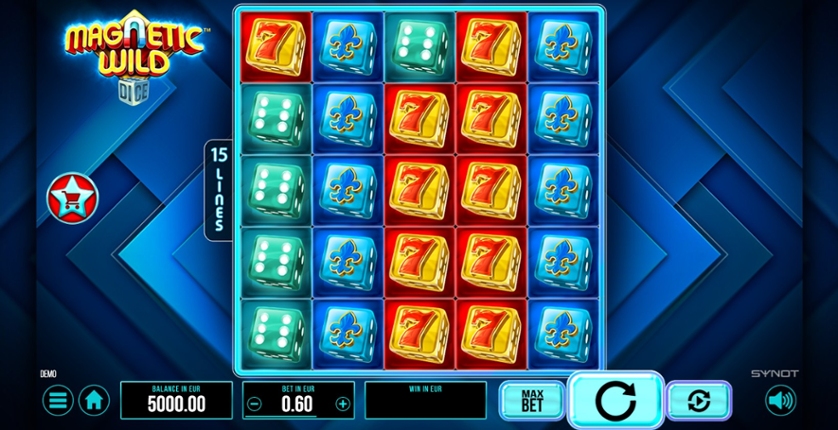Activate the autoplay button
The height and width of the screenshot is (430, 838).
pos(698,401)
